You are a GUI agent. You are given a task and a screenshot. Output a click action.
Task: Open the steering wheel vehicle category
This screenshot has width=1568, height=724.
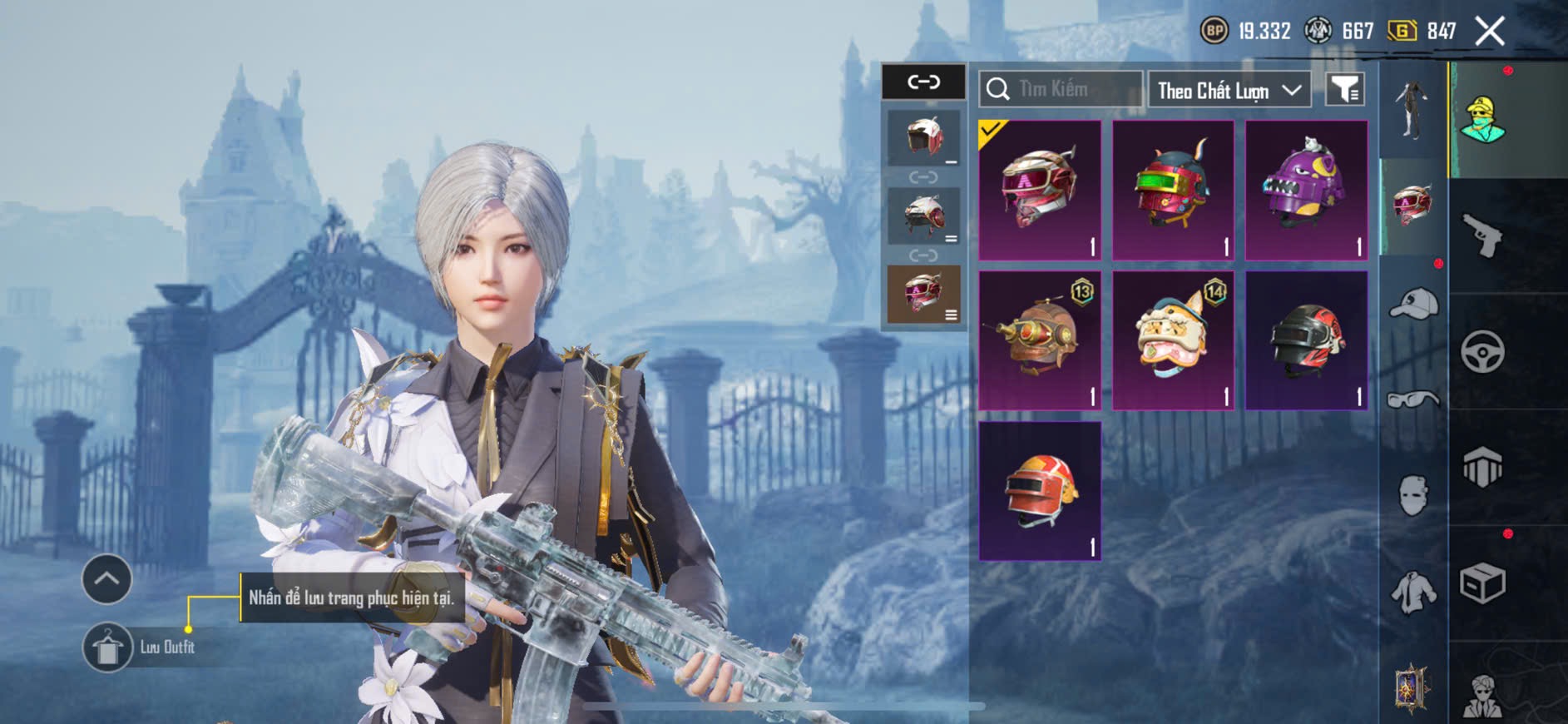[1482, 351]
